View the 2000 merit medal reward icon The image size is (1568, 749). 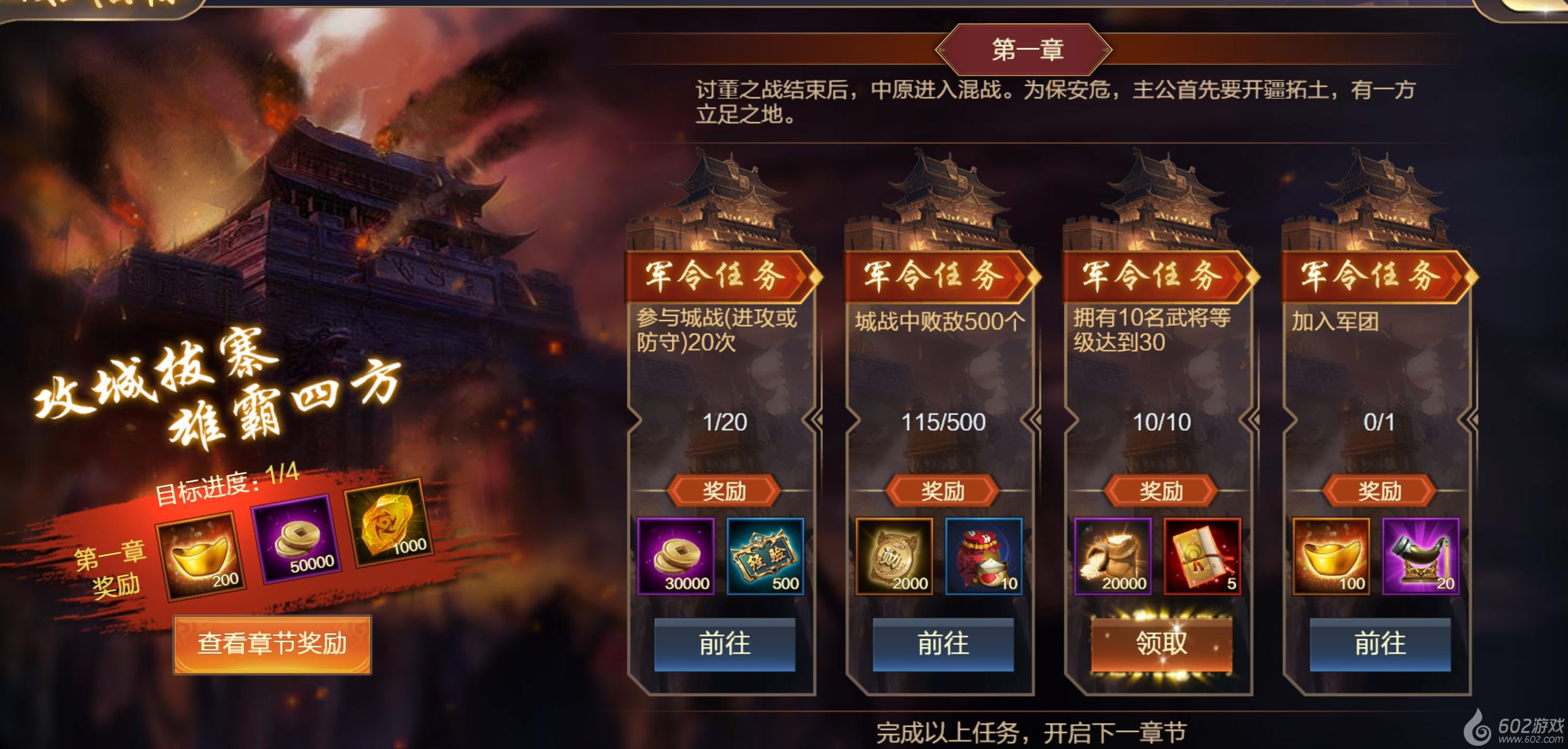coord(894,556)
